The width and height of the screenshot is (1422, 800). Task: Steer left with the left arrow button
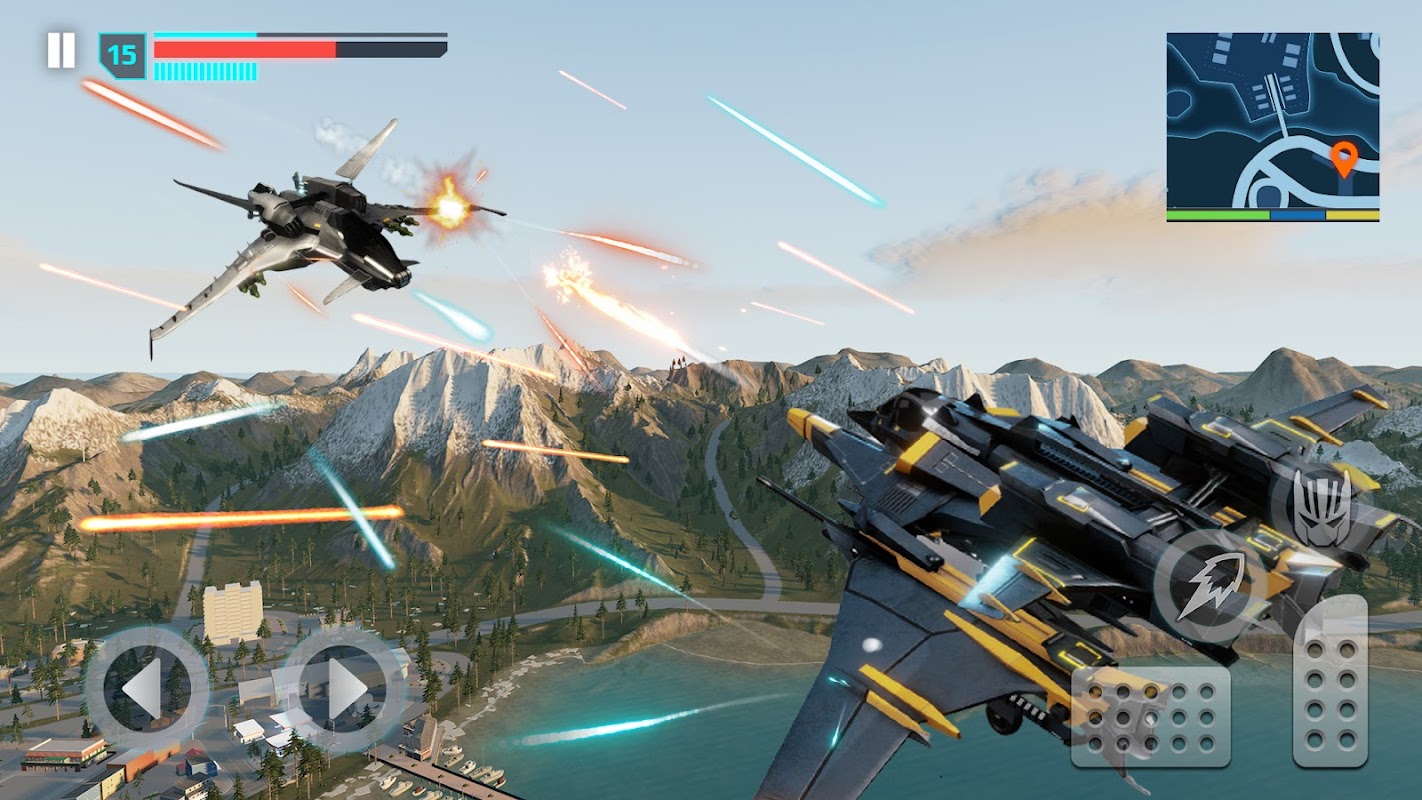(x=146, y=688)
